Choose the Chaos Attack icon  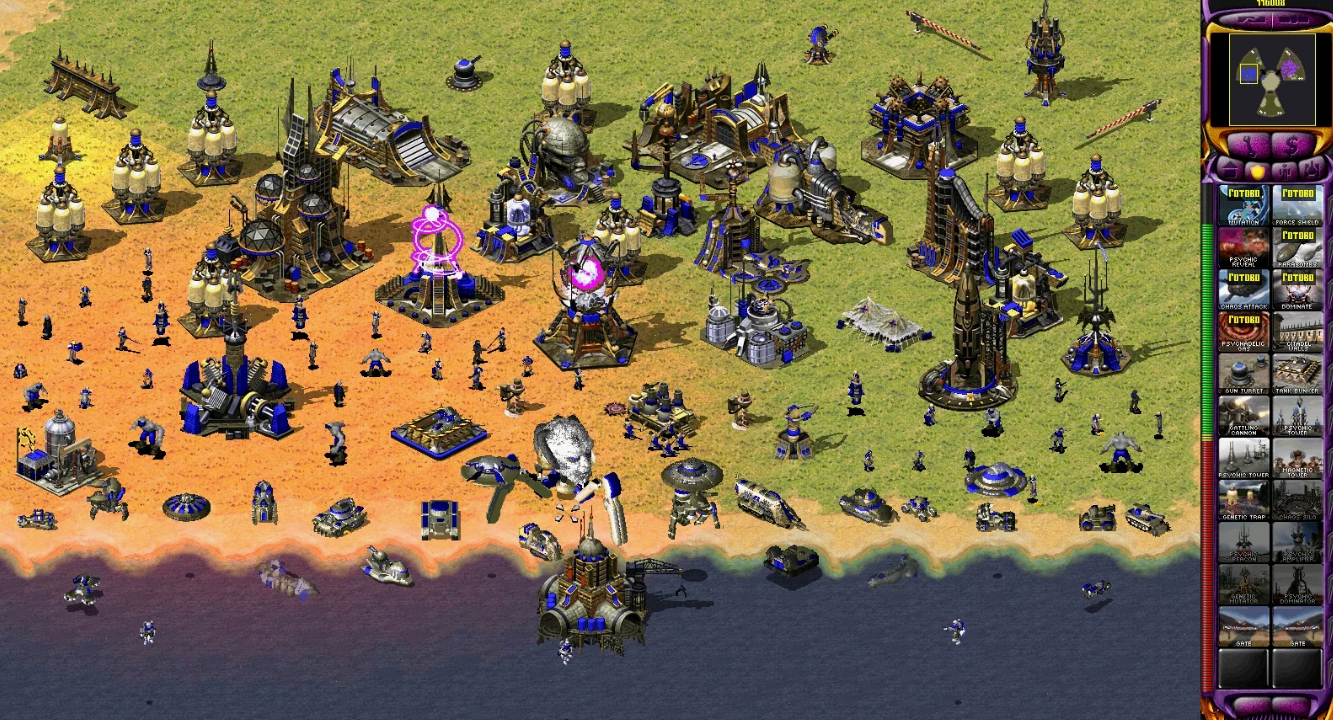tap(1244, 289)
